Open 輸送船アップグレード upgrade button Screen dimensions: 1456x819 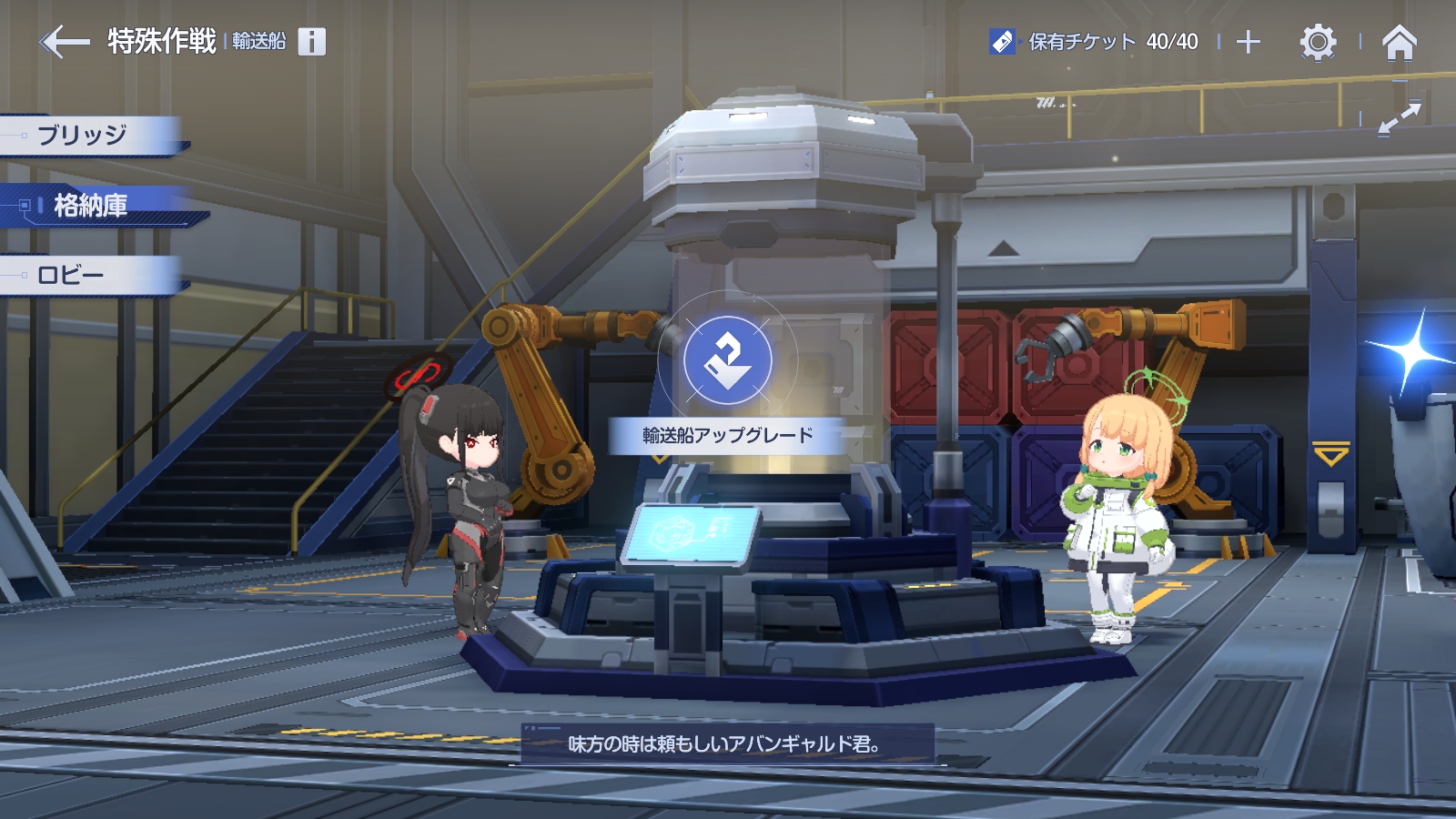click(x=727, y=435)
